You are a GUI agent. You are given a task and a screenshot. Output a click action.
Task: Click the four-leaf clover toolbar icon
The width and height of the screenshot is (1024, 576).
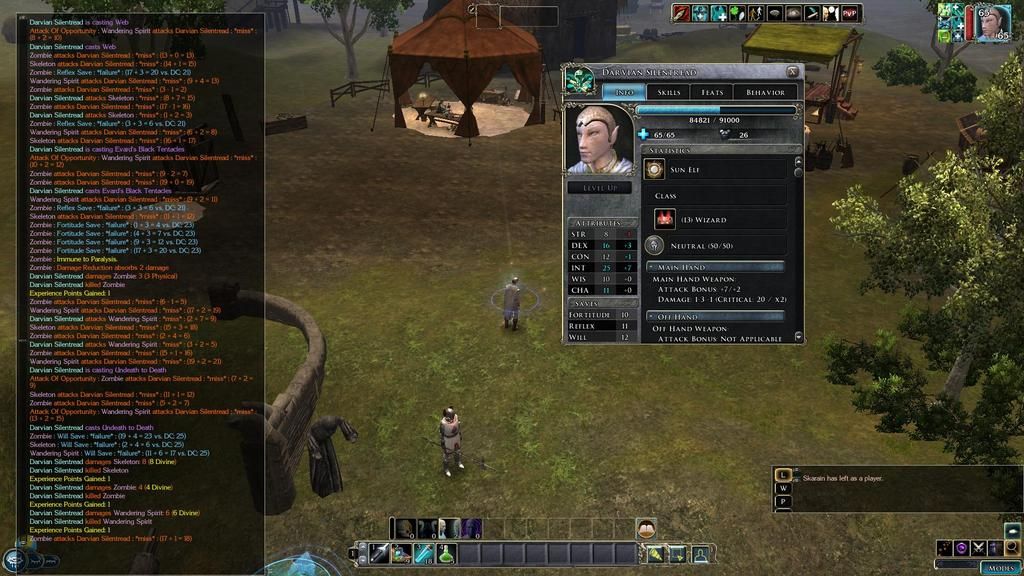(x=736, y=13)
